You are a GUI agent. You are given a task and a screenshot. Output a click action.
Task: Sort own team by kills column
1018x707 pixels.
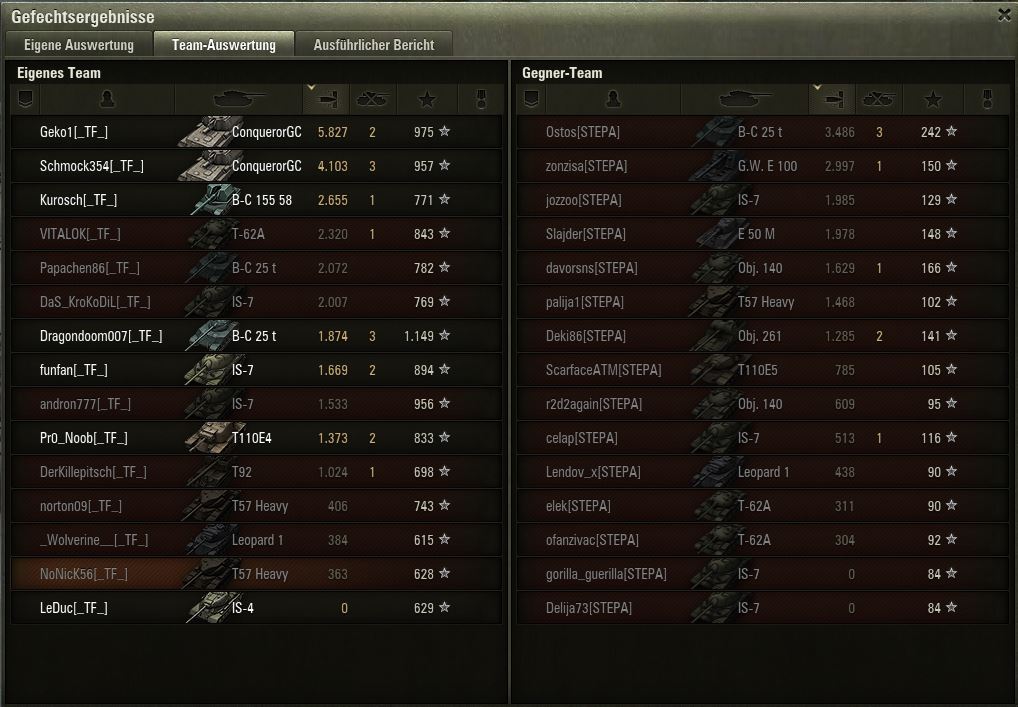[x=372, y=99]
